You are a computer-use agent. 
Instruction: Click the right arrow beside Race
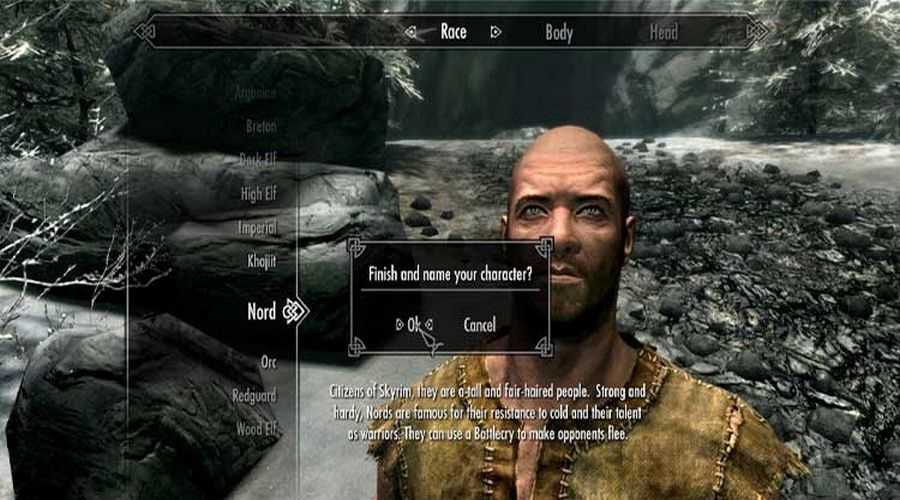point(495,32)
